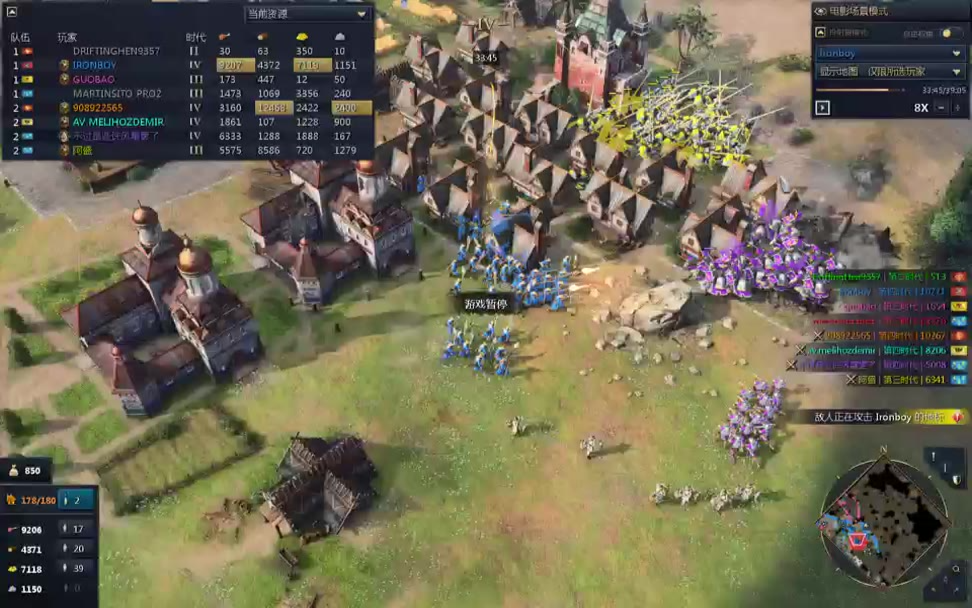
Task: Open the 显示地图 map visibility dropdown
Action: point(889,71)
